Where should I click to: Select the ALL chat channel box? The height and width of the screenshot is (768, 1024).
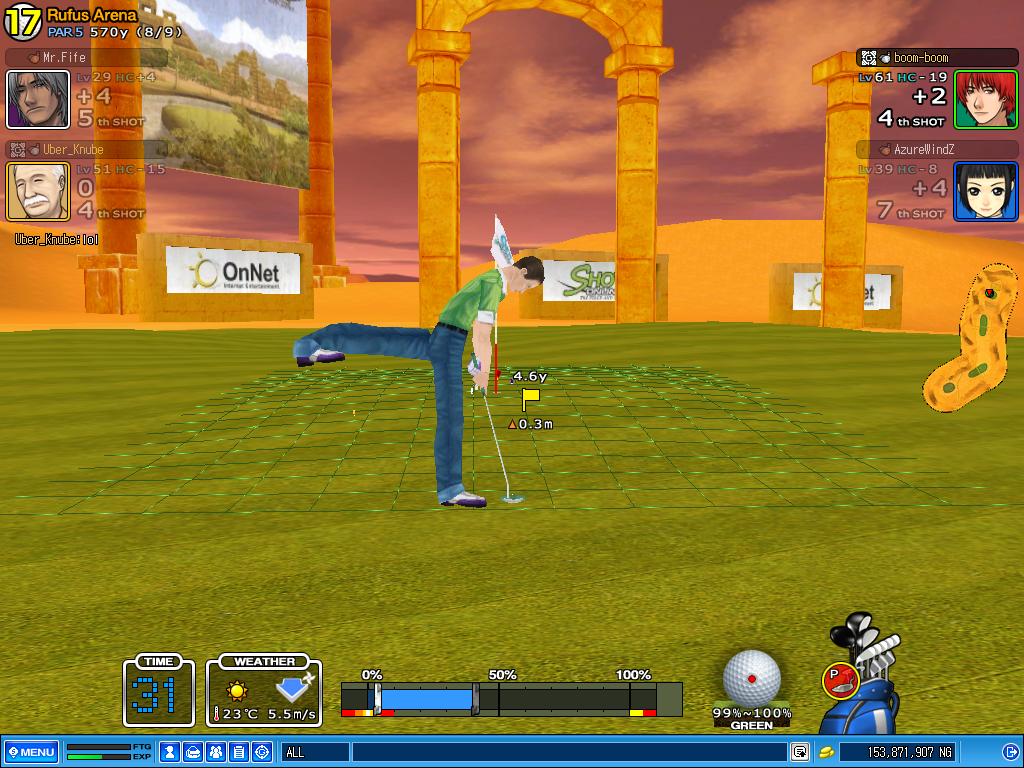pos(315,752)
